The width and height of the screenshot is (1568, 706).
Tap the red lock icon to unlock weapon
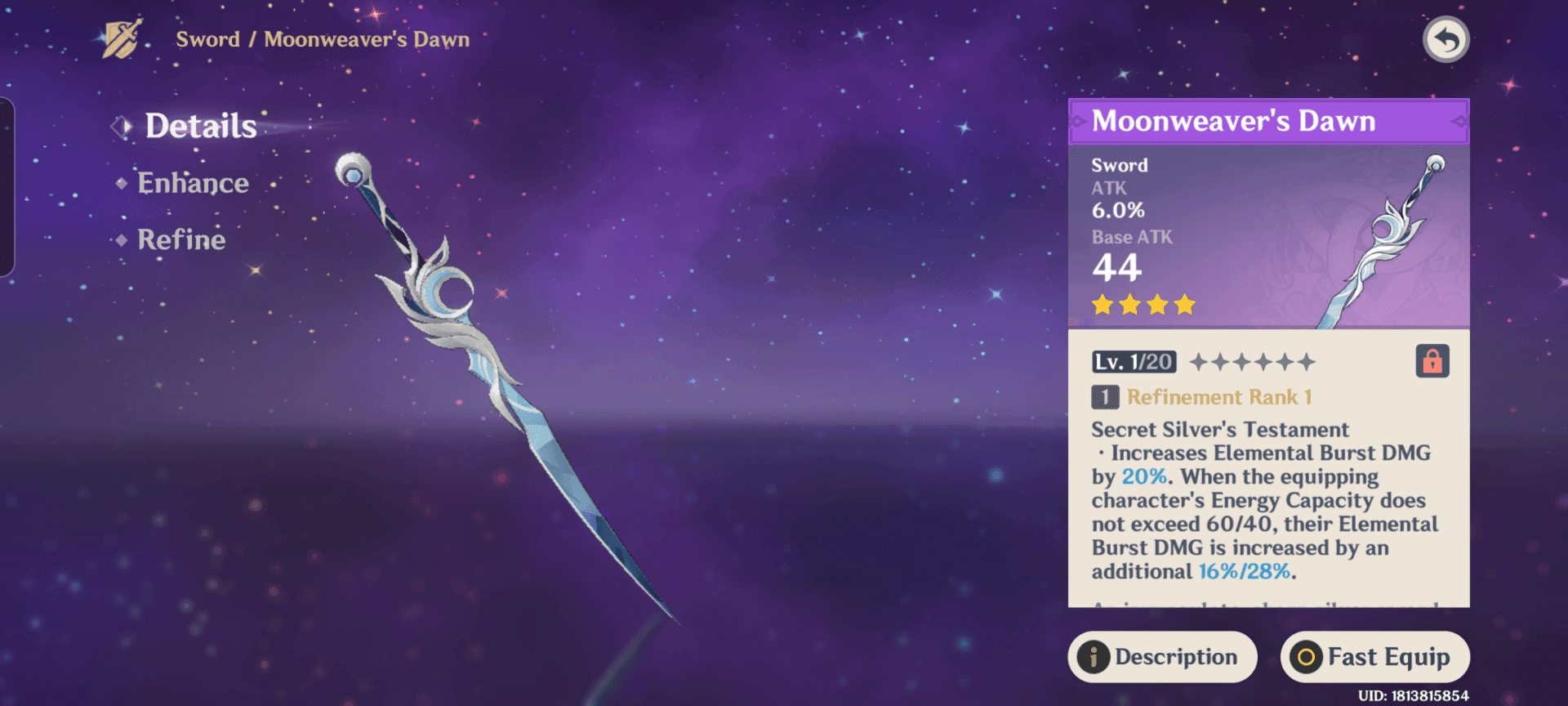[1434, 361]
